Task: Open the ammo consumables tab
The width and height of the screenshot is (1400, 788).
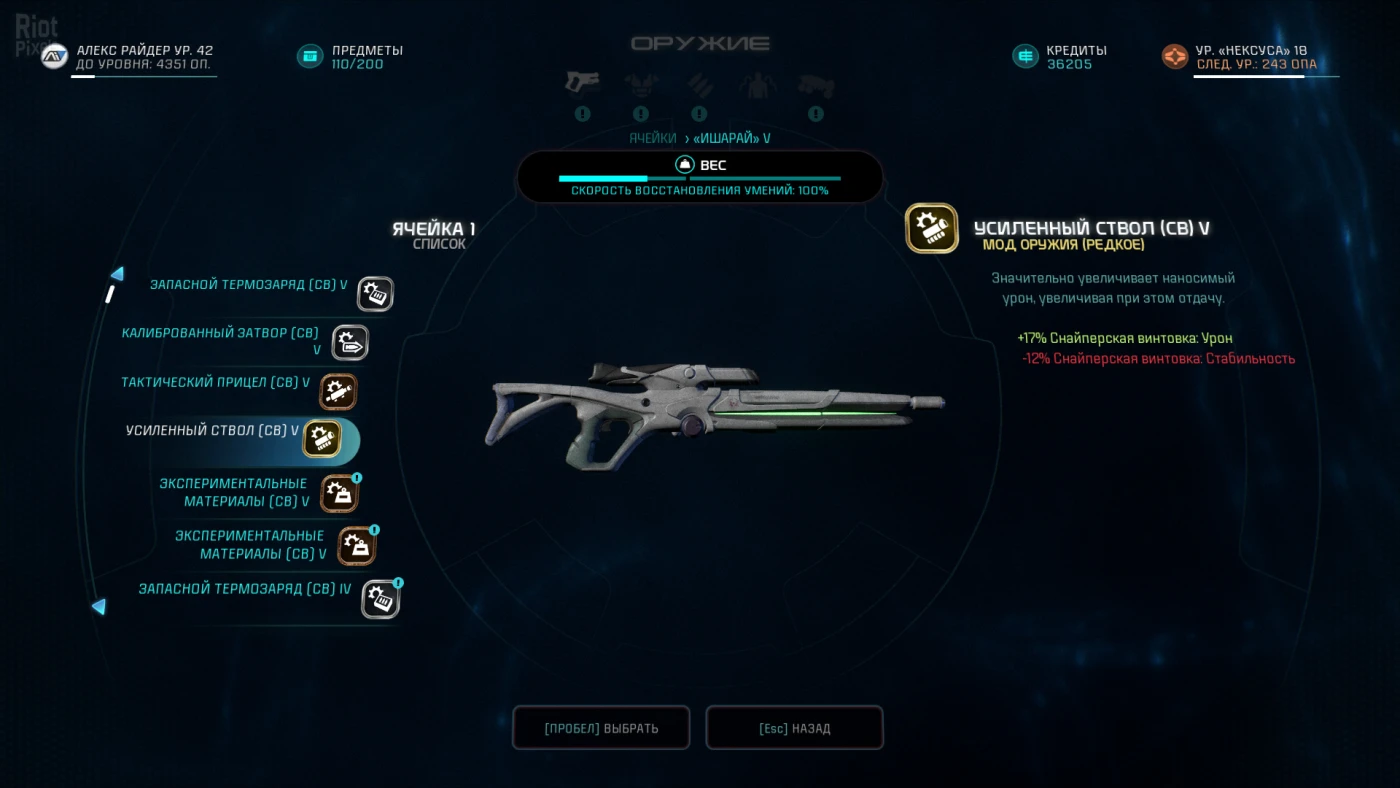Action: pos(699,85)
